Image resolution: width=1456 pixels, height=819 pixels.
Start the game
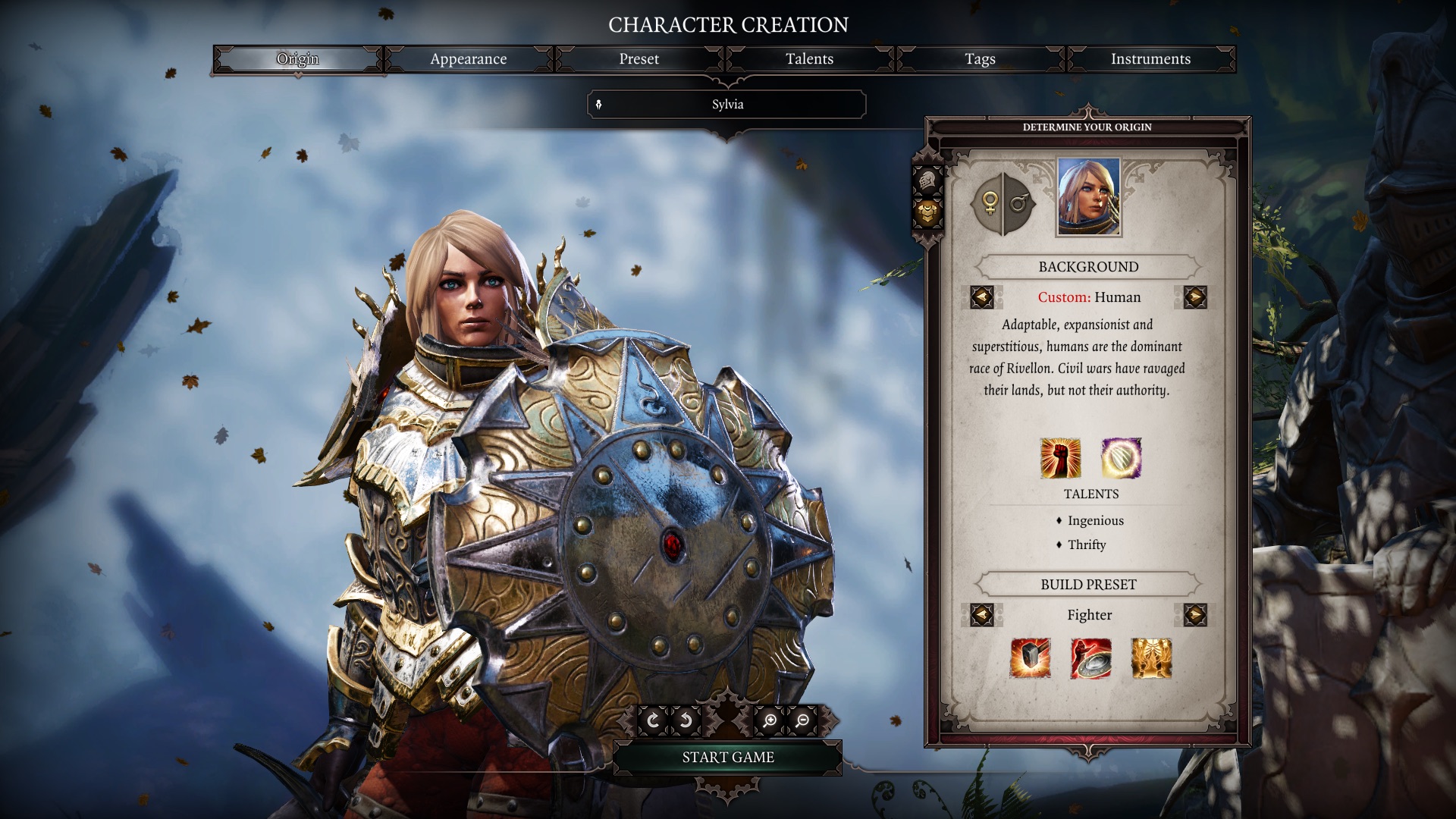(x=727, y=757)
